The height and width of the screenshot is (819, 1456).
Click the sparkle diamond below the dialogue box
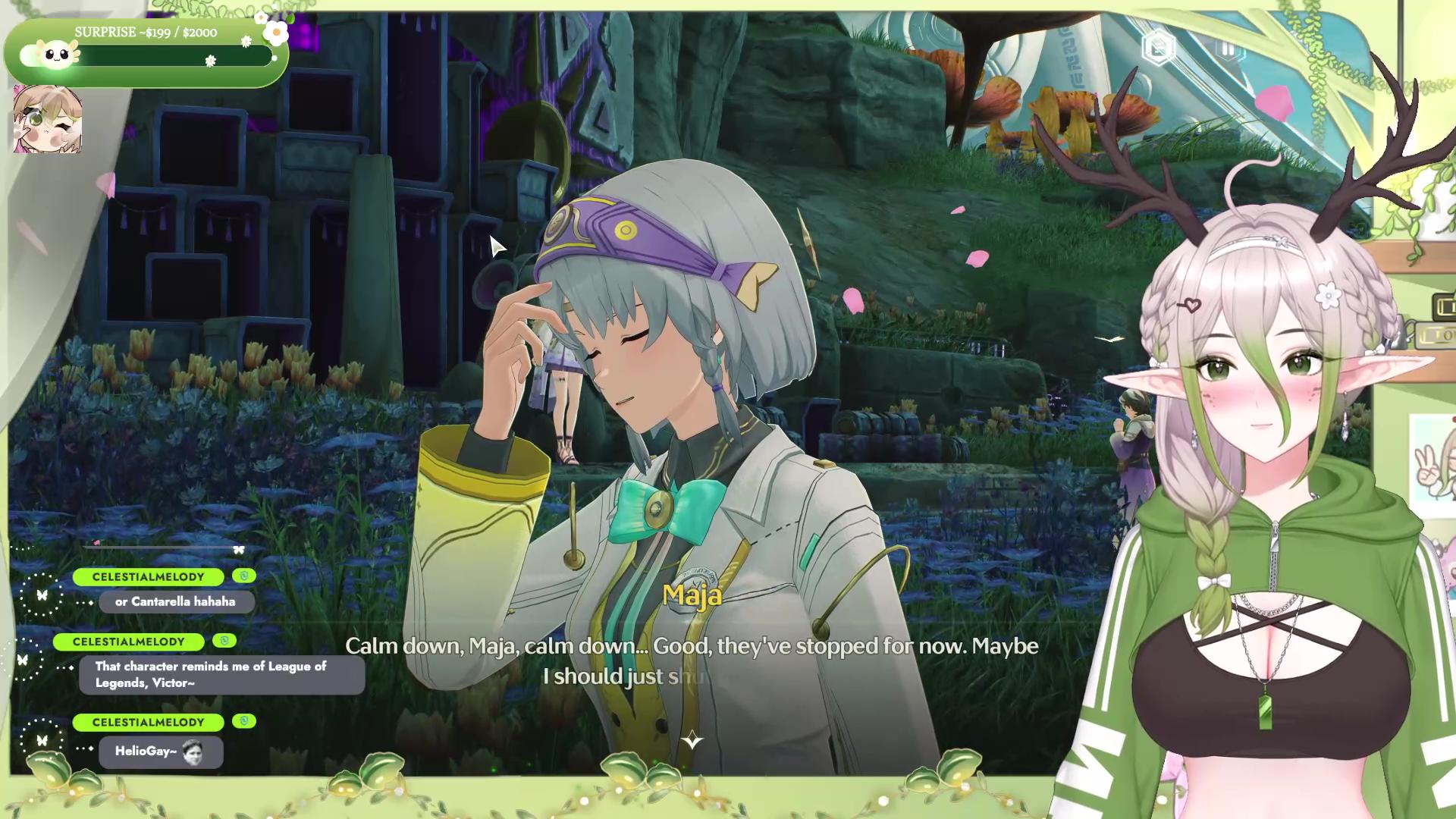[694, 739]
